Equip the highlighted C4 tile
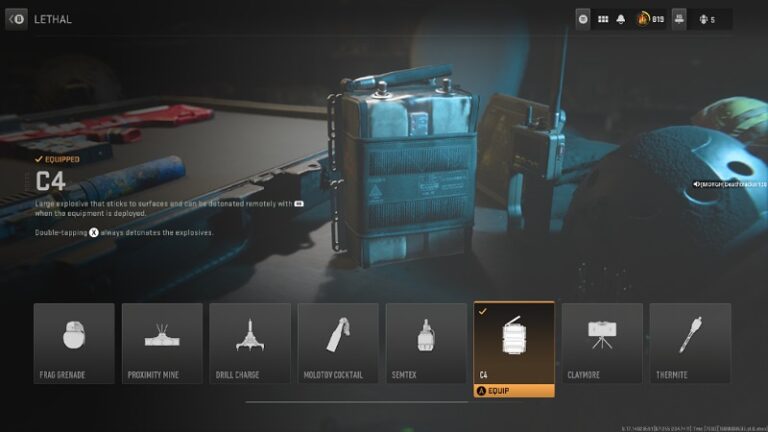Viewport: 768px width, 432px height. (514, 392)
